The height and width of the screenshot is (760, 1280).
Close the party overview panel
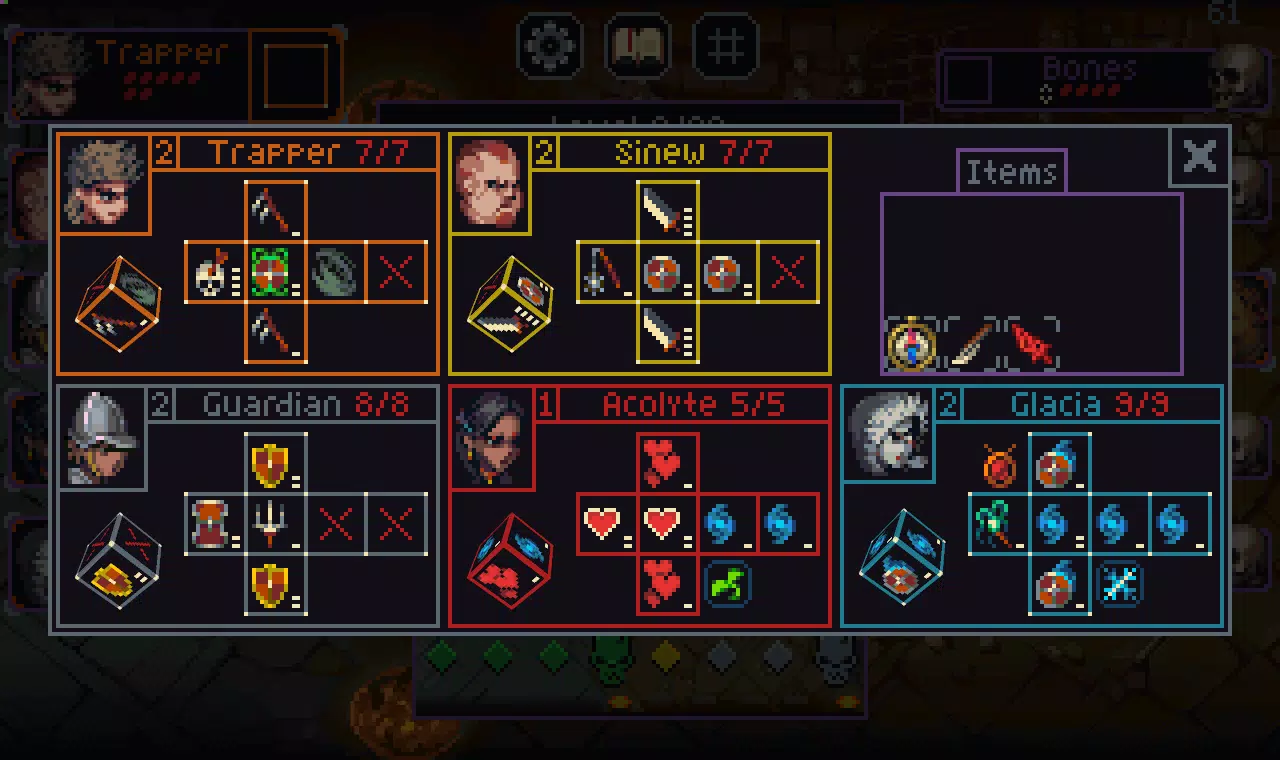pos(1198,157)
